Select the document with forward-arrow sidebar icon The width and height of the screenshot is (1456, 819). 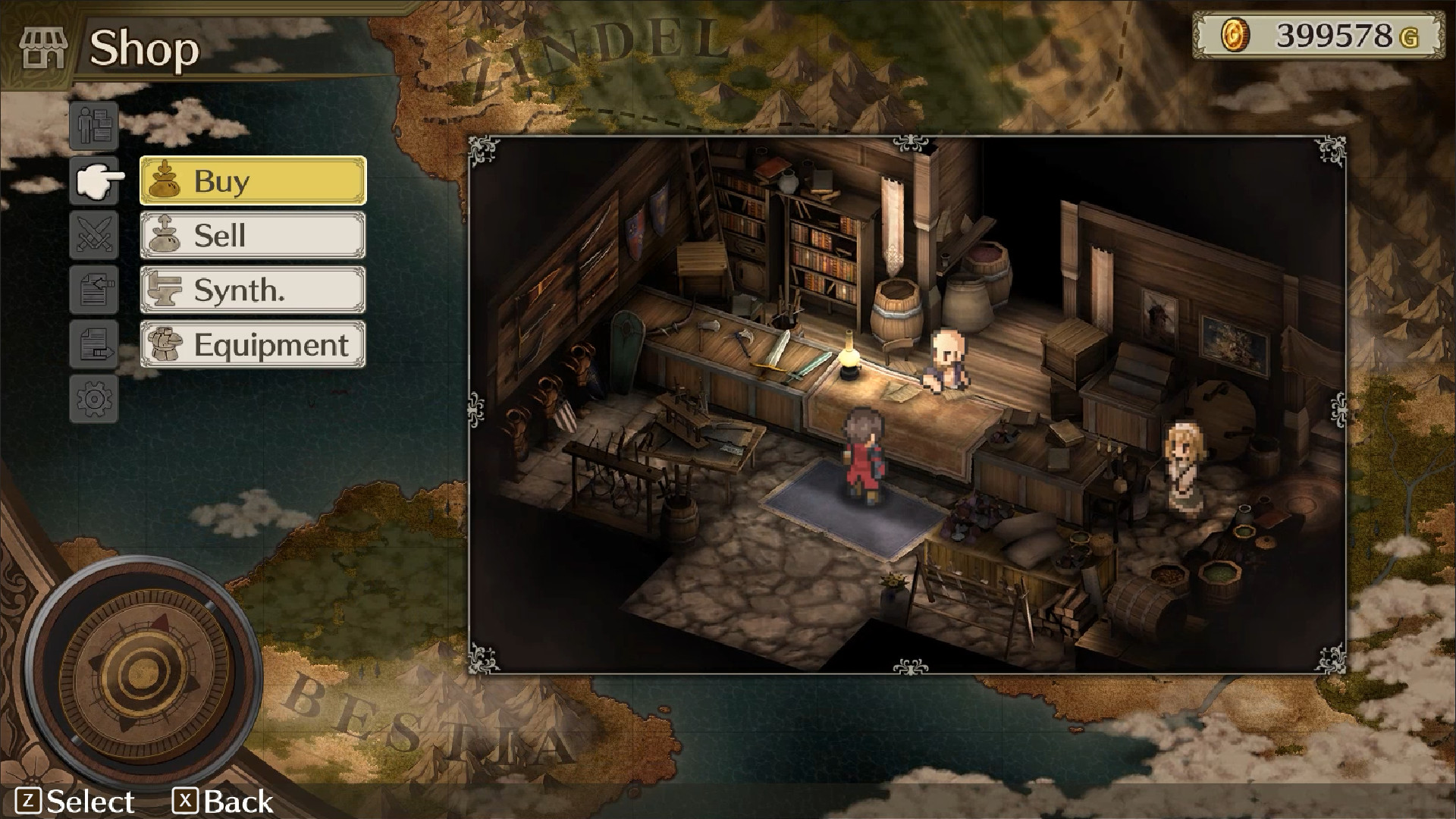click(93, 344)
